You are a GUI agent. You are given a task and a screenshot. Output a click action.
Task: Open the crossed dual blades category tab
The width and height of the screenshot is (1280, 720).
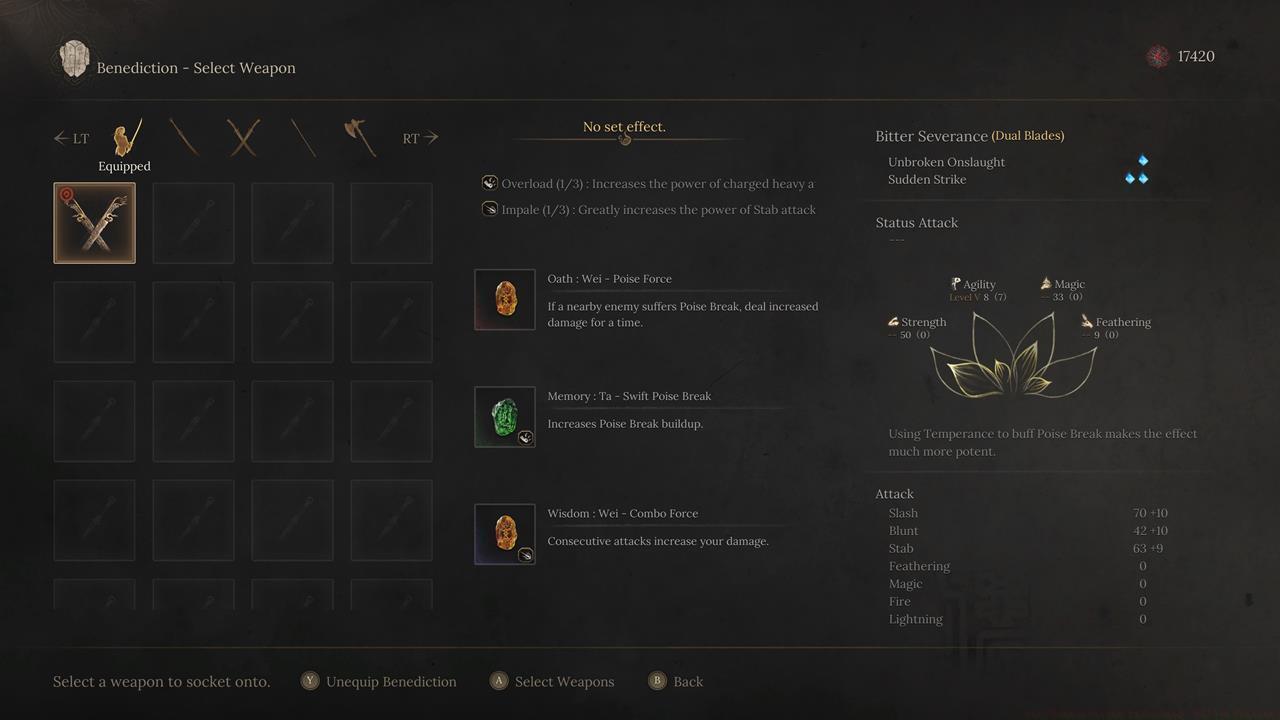pyautogui.click(x=243, y=138)
